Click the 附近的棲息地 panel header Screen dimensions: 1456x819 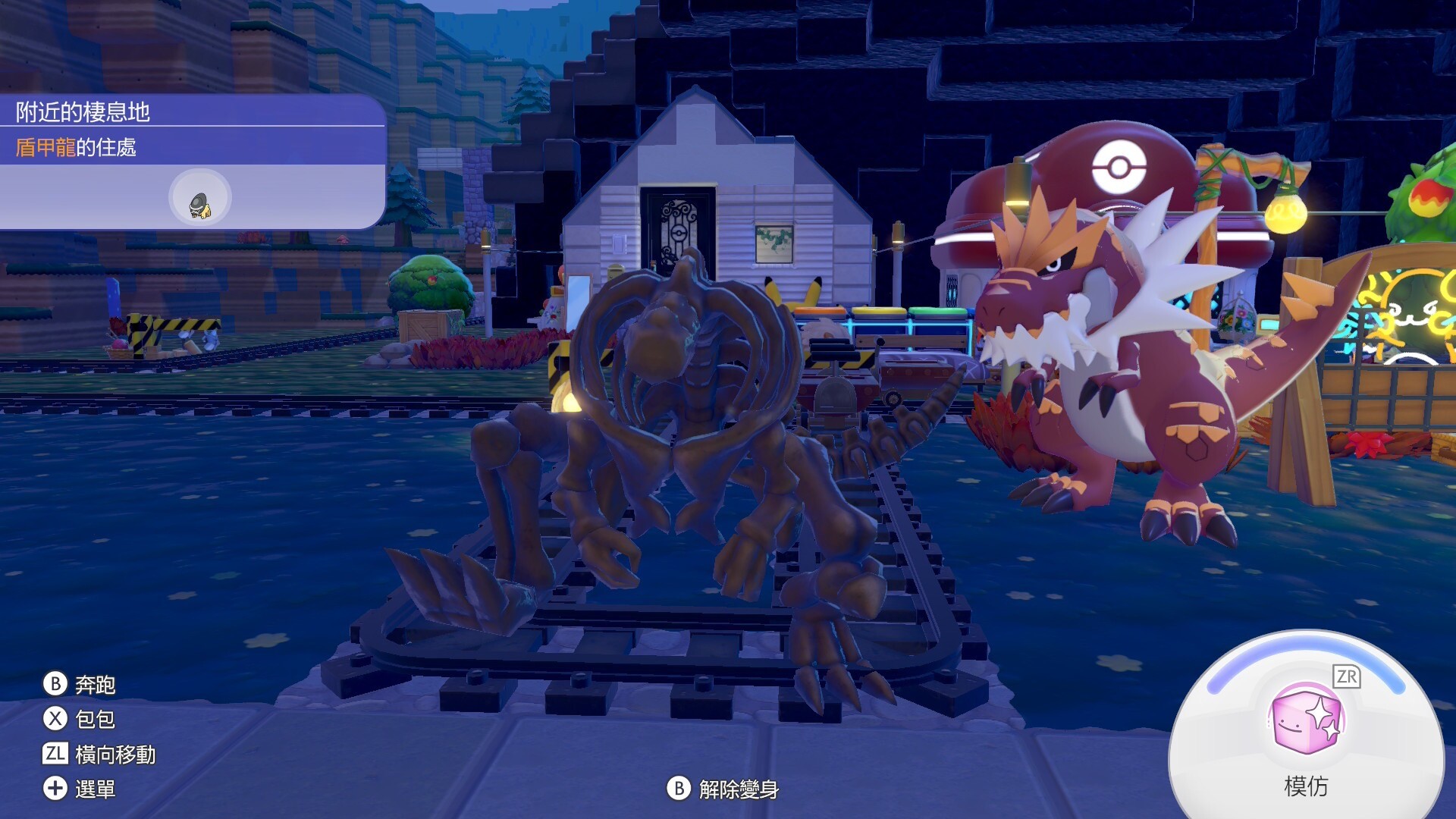point(83,112)
